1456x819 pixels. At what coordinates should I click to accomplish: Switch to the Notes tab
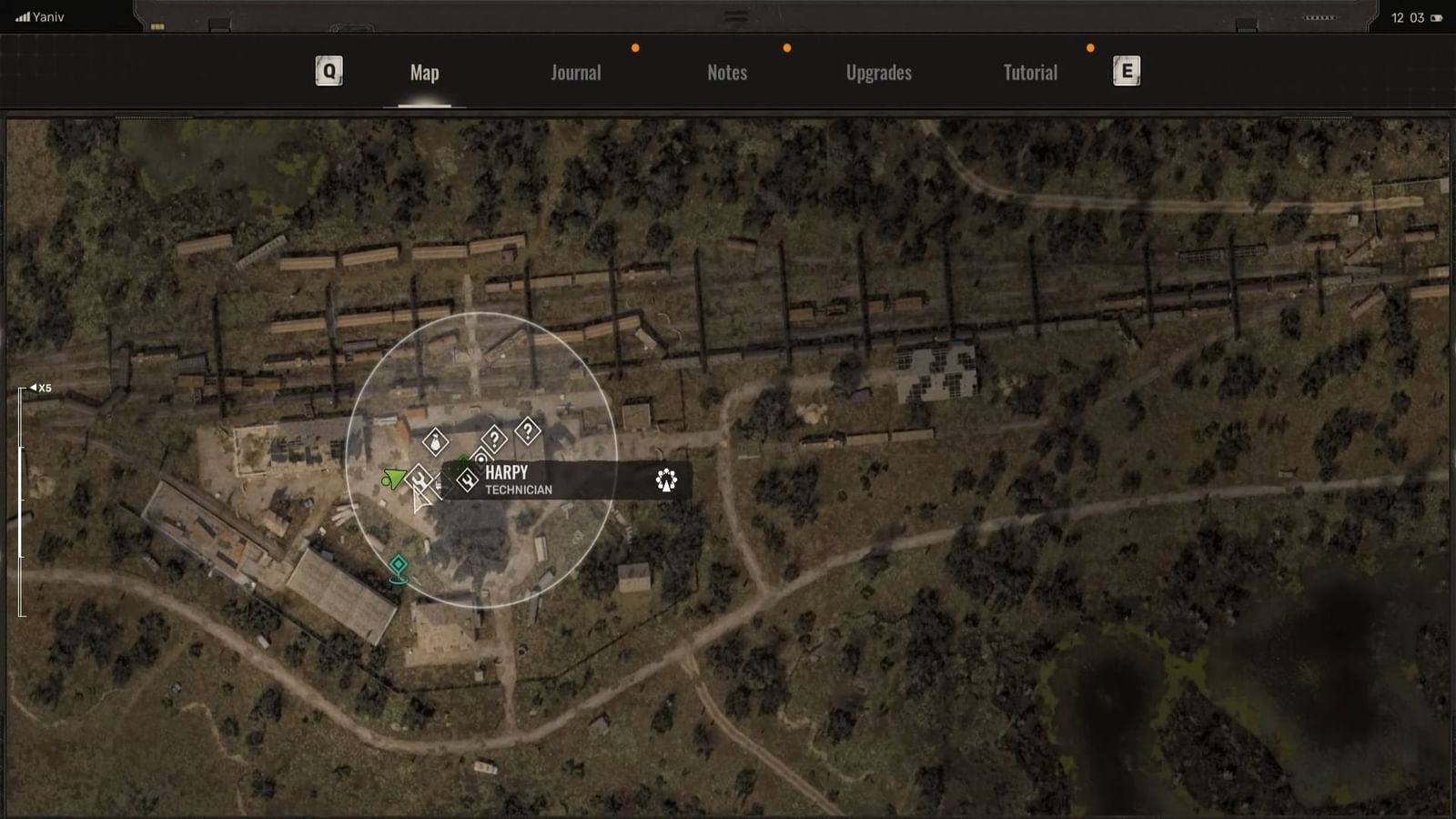pyautogui.click(x=727, y=73)
